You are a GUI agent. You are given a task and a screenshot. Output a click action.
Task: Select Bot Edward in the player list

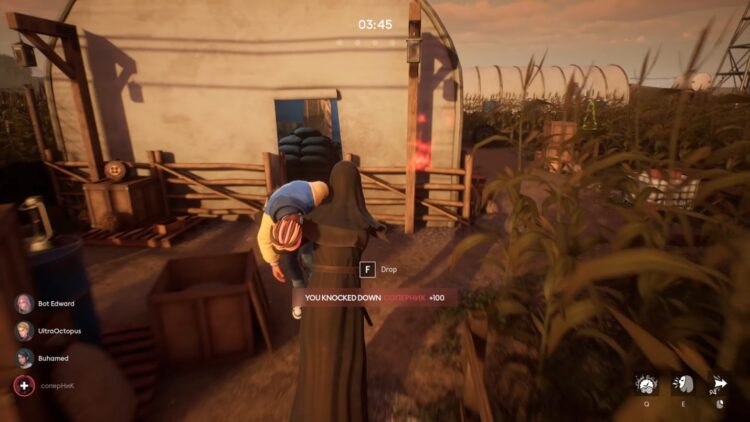pyautogui.click(x=23, y=304)
